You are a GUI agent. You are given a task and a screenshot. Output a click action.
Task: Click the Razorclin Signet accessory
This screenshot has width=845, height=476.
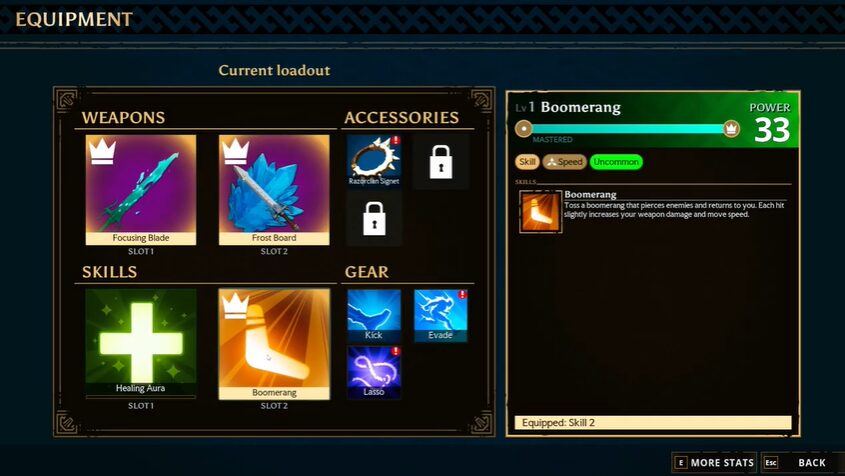tap(374, 161)
